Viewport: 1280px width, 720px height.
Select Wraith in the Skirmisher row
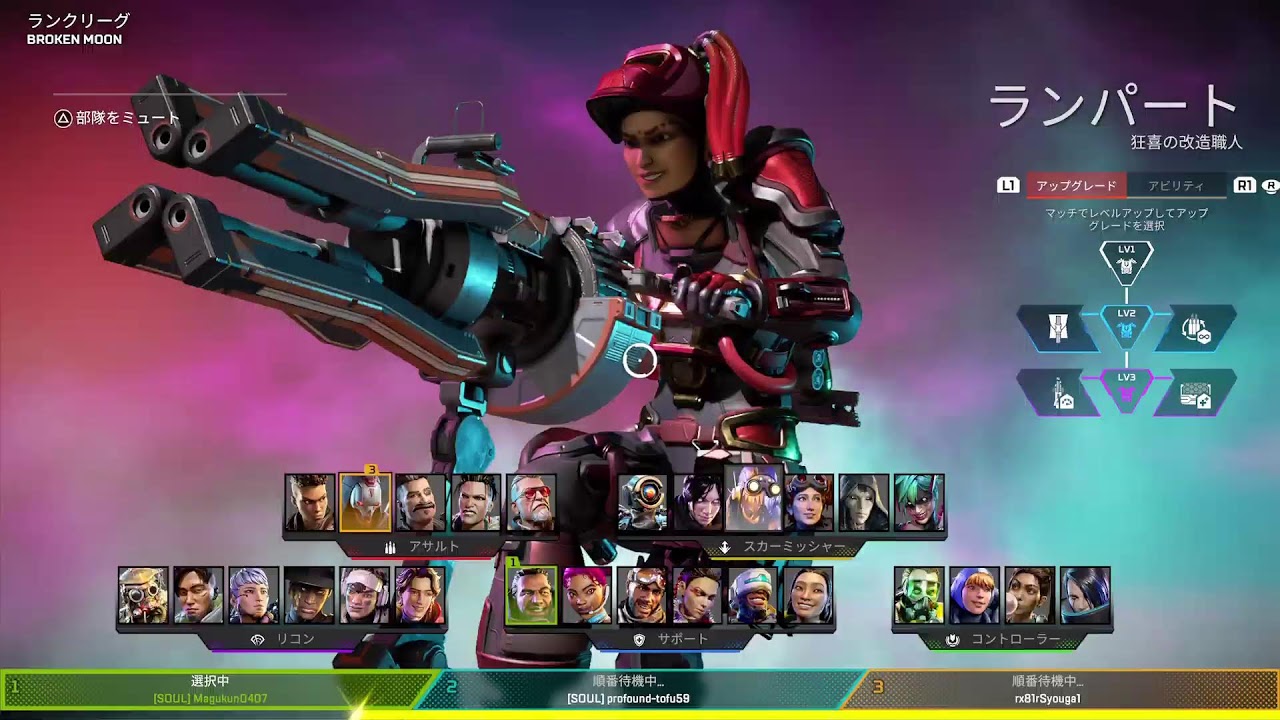point(698,502)
